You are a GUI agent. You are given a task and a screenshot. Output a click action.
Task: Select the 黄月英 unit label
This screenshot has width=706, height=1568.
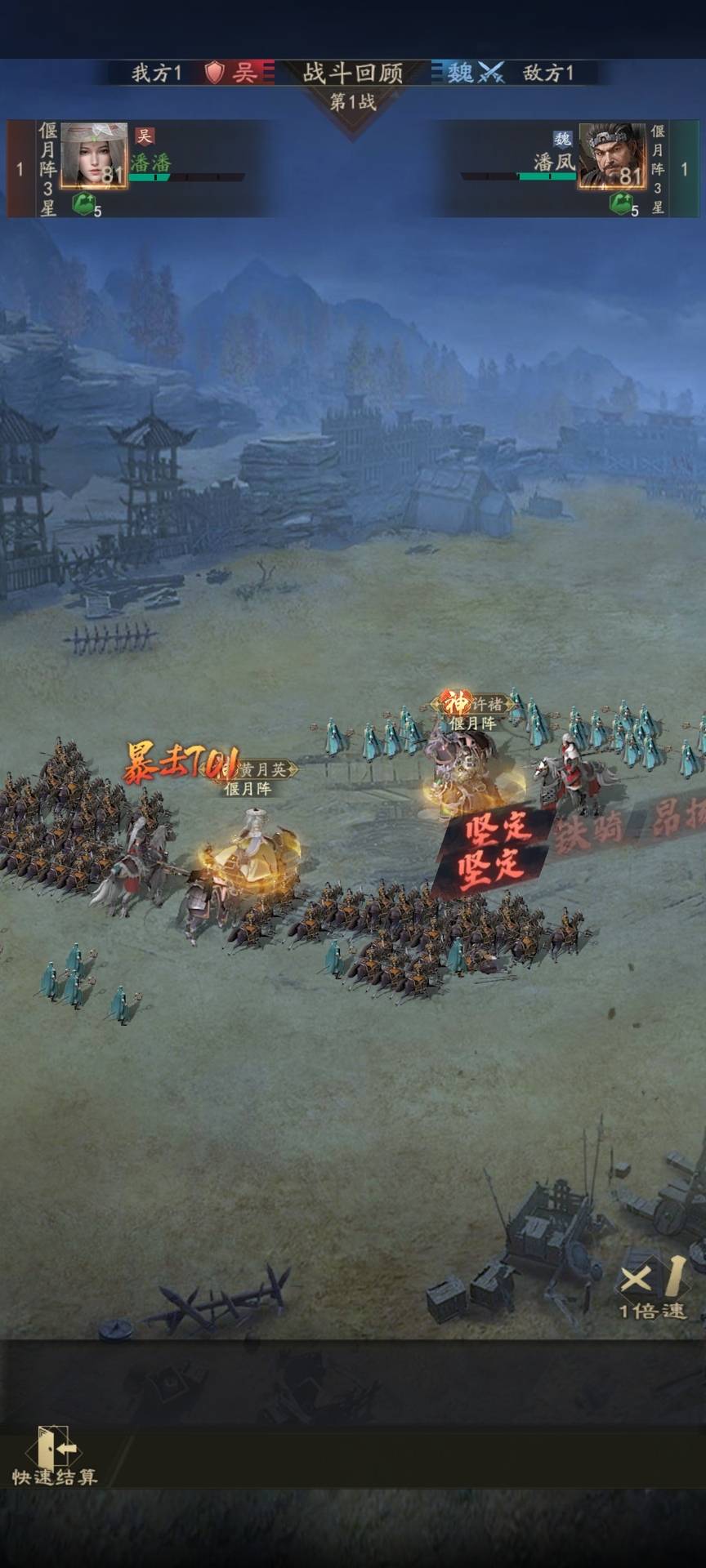(255, 769)
